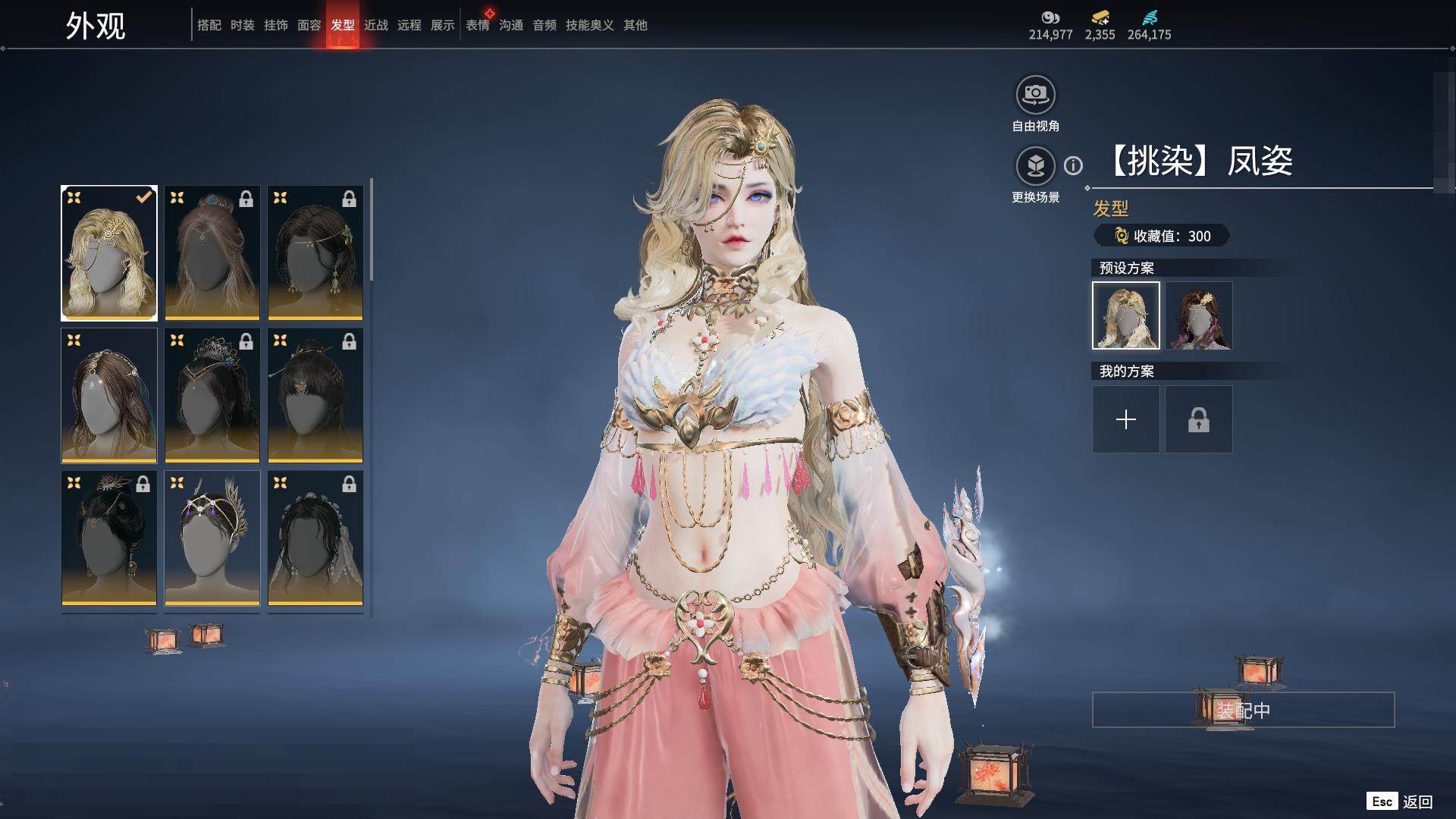
Task: Open the 其他 tab
Action: [635, 25]
